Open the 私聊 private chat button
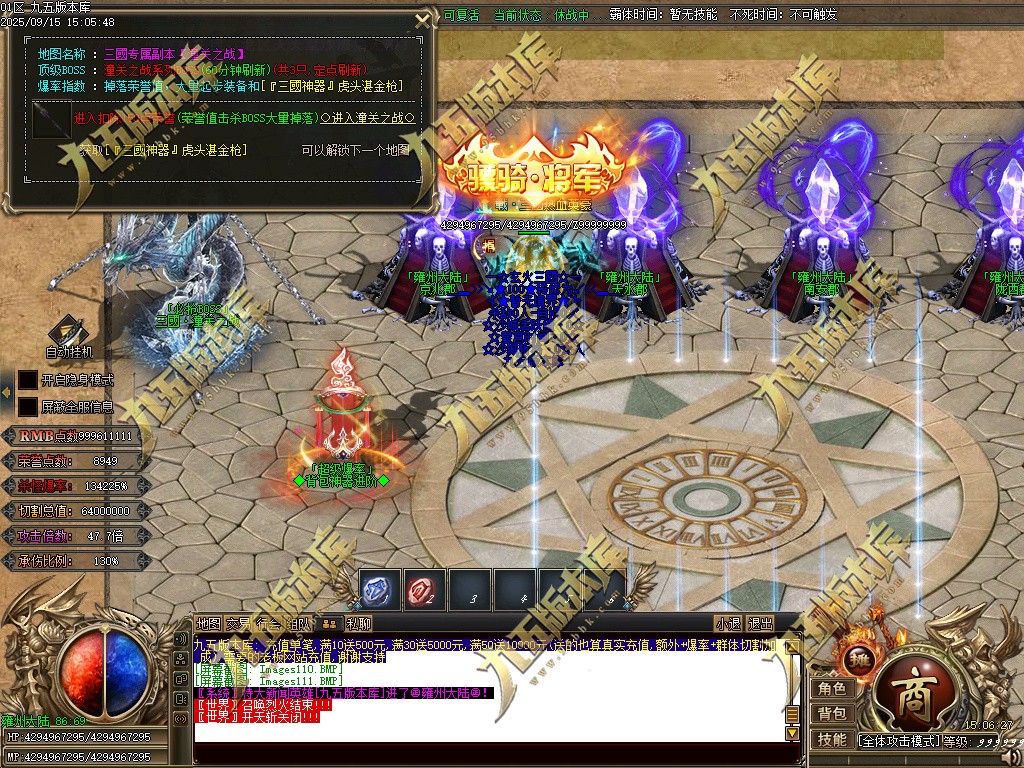Viewport: 1024px width, 768px height. (x=359, y=624)
